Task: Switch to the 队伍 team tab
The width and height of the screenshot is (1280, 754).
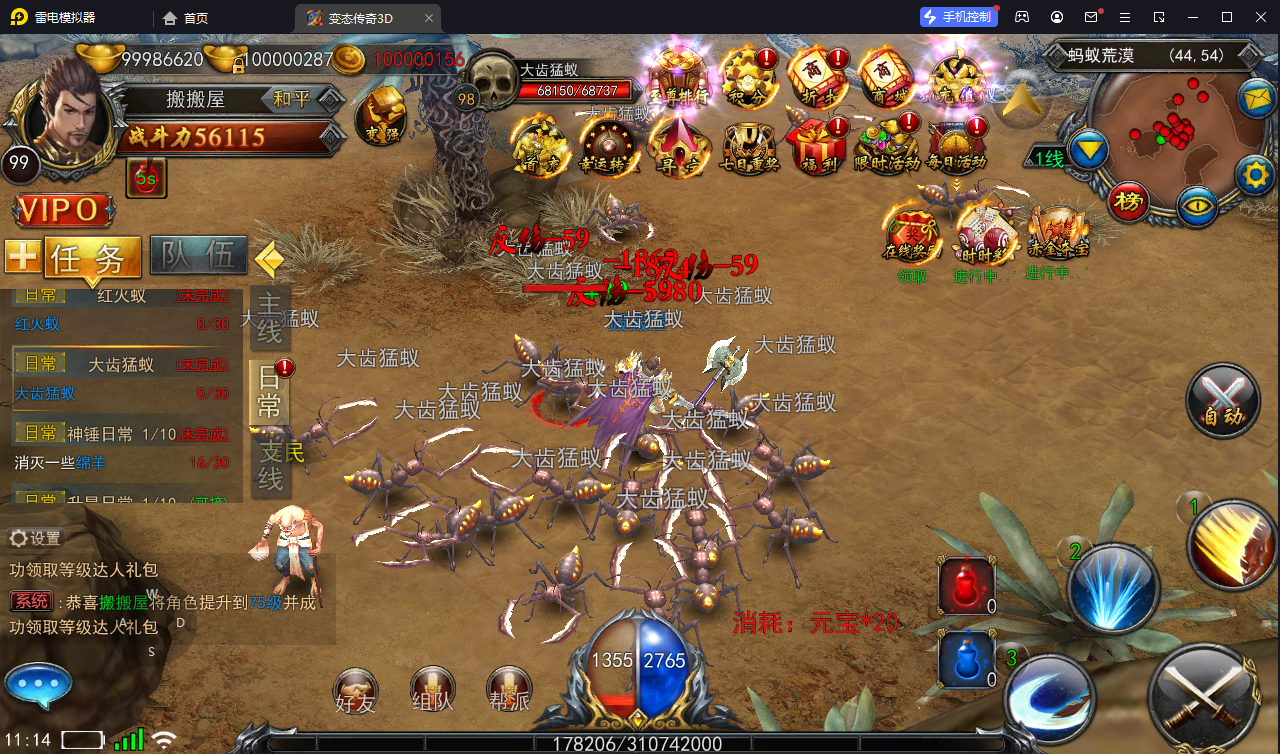Action: coord(198,257)
